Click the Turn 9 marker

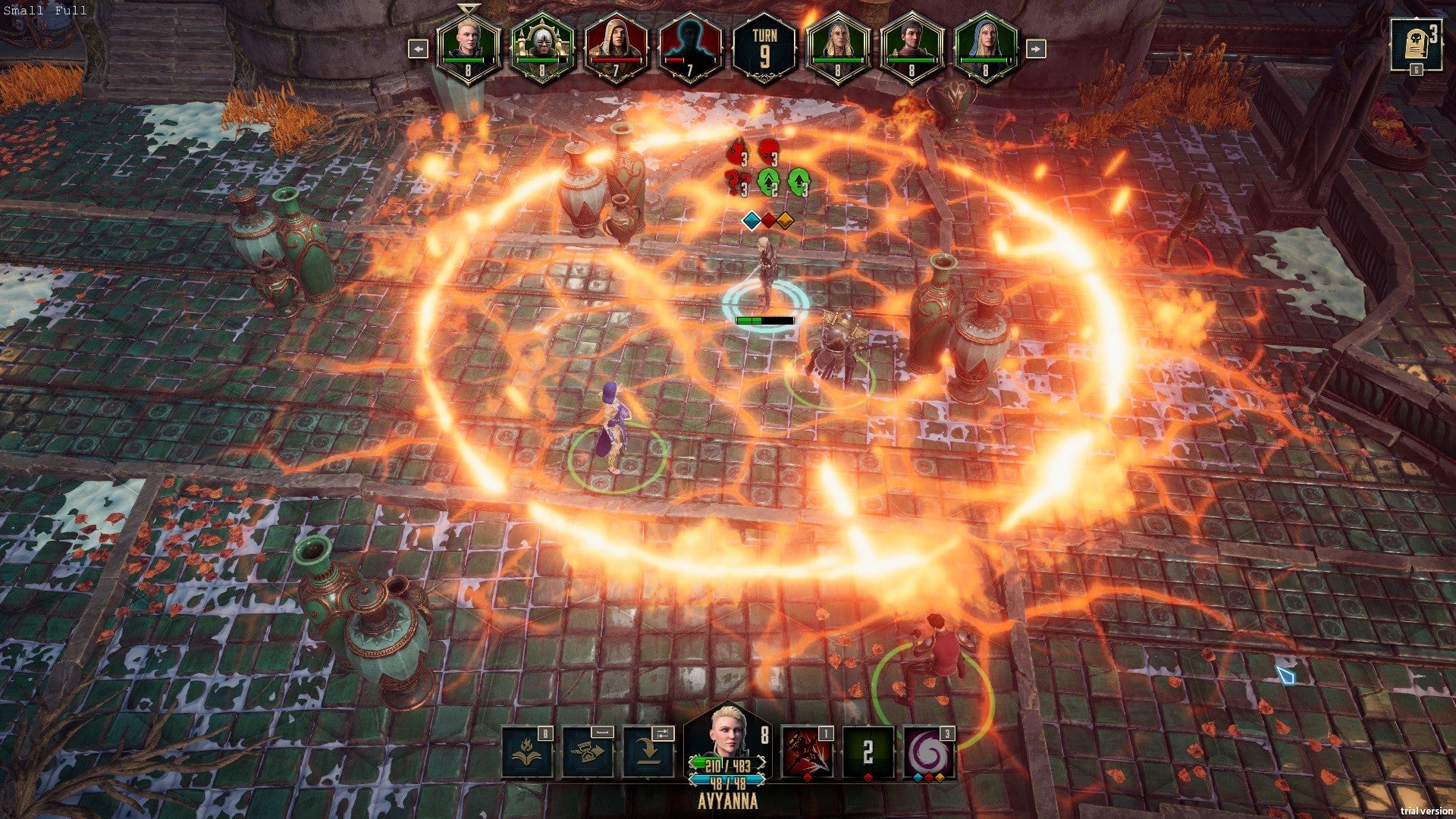coord(764,47)
